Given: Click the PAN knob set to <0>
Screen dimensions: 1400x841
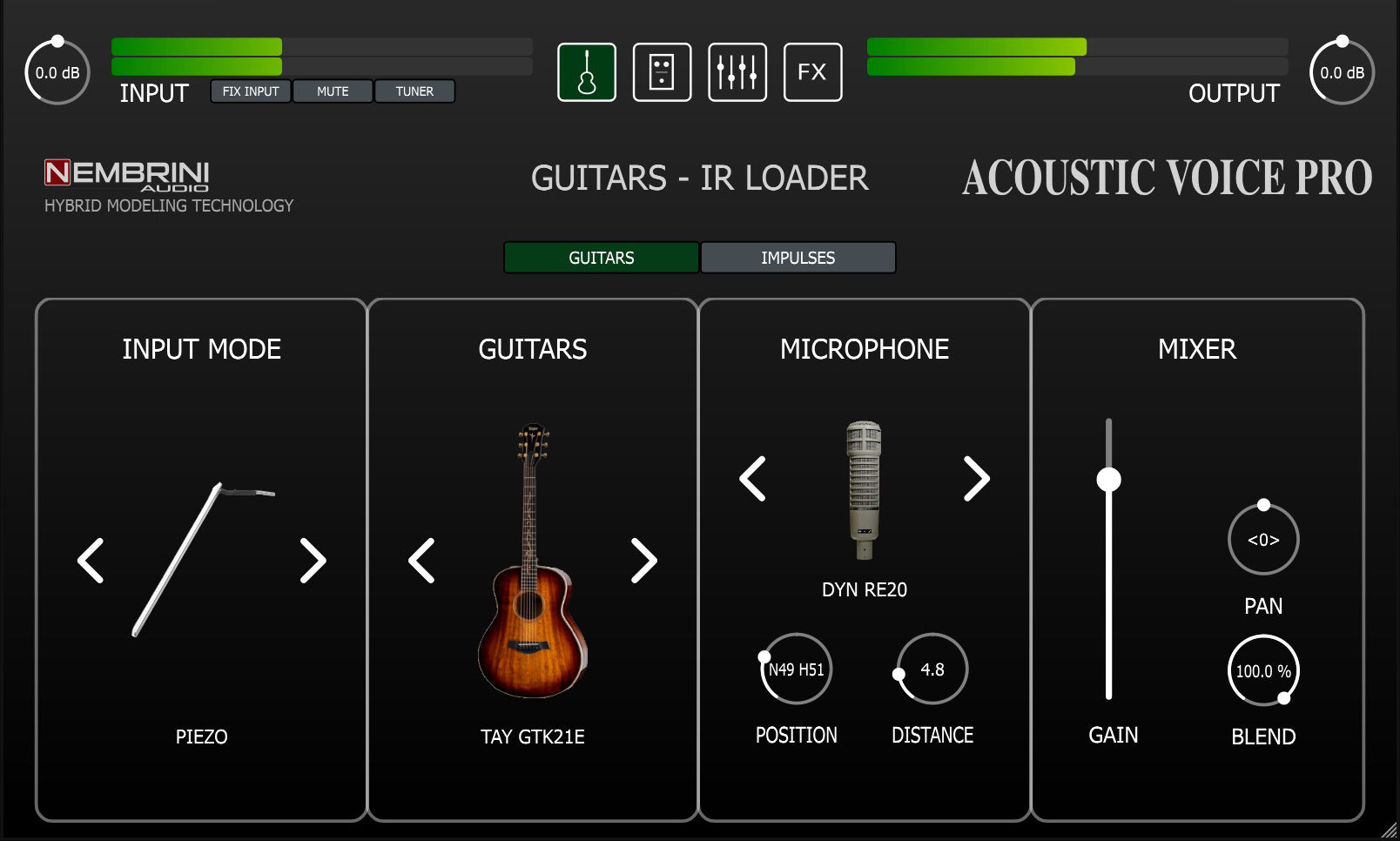Looking at the screenshot, I should click(x=1263, y=540).
